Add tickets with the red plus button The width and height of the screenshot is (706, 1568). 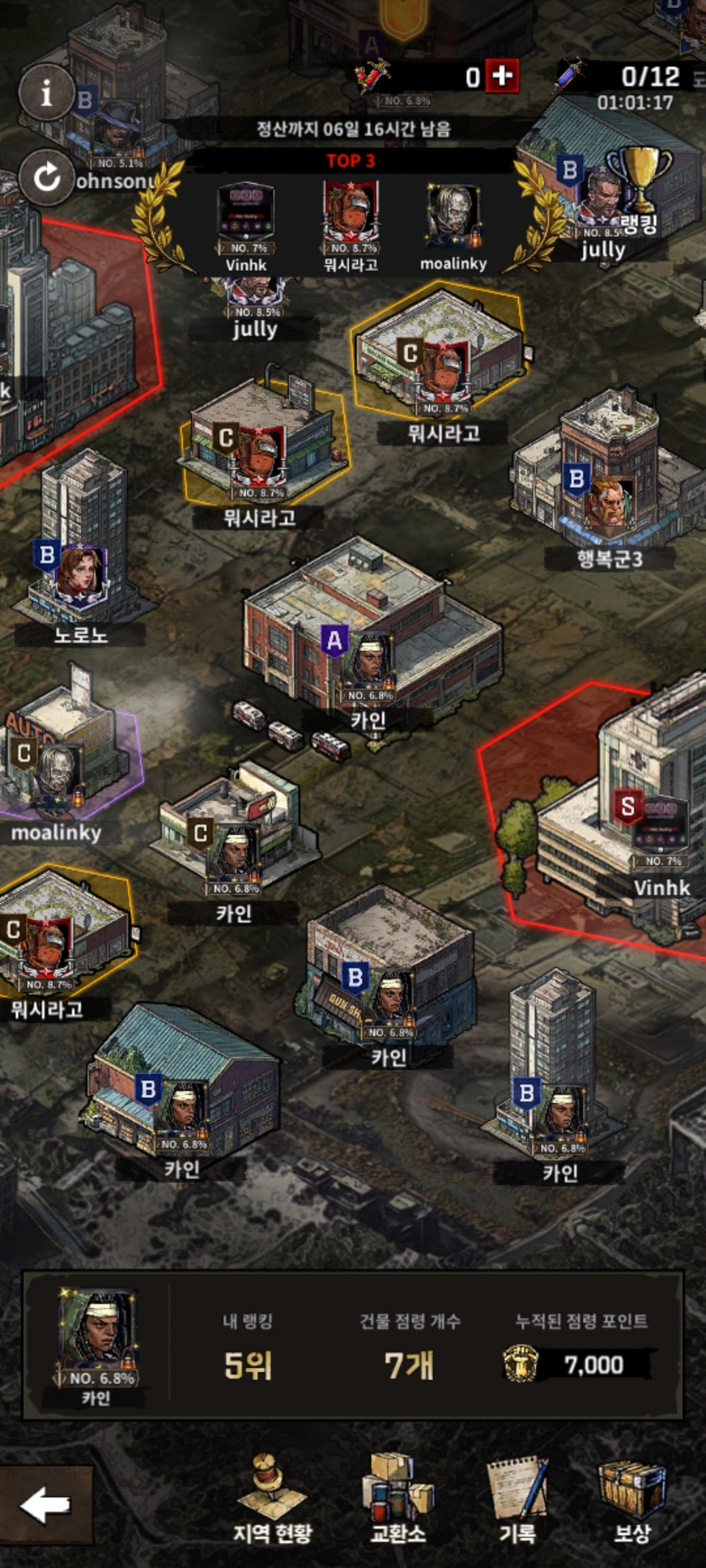502,76
